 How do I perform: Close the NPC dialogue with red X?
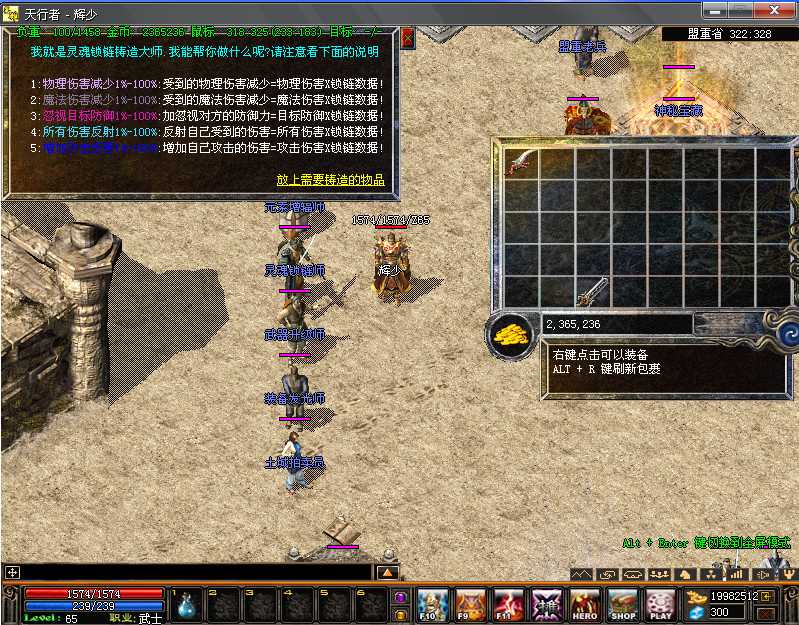[x=407, y=38]
